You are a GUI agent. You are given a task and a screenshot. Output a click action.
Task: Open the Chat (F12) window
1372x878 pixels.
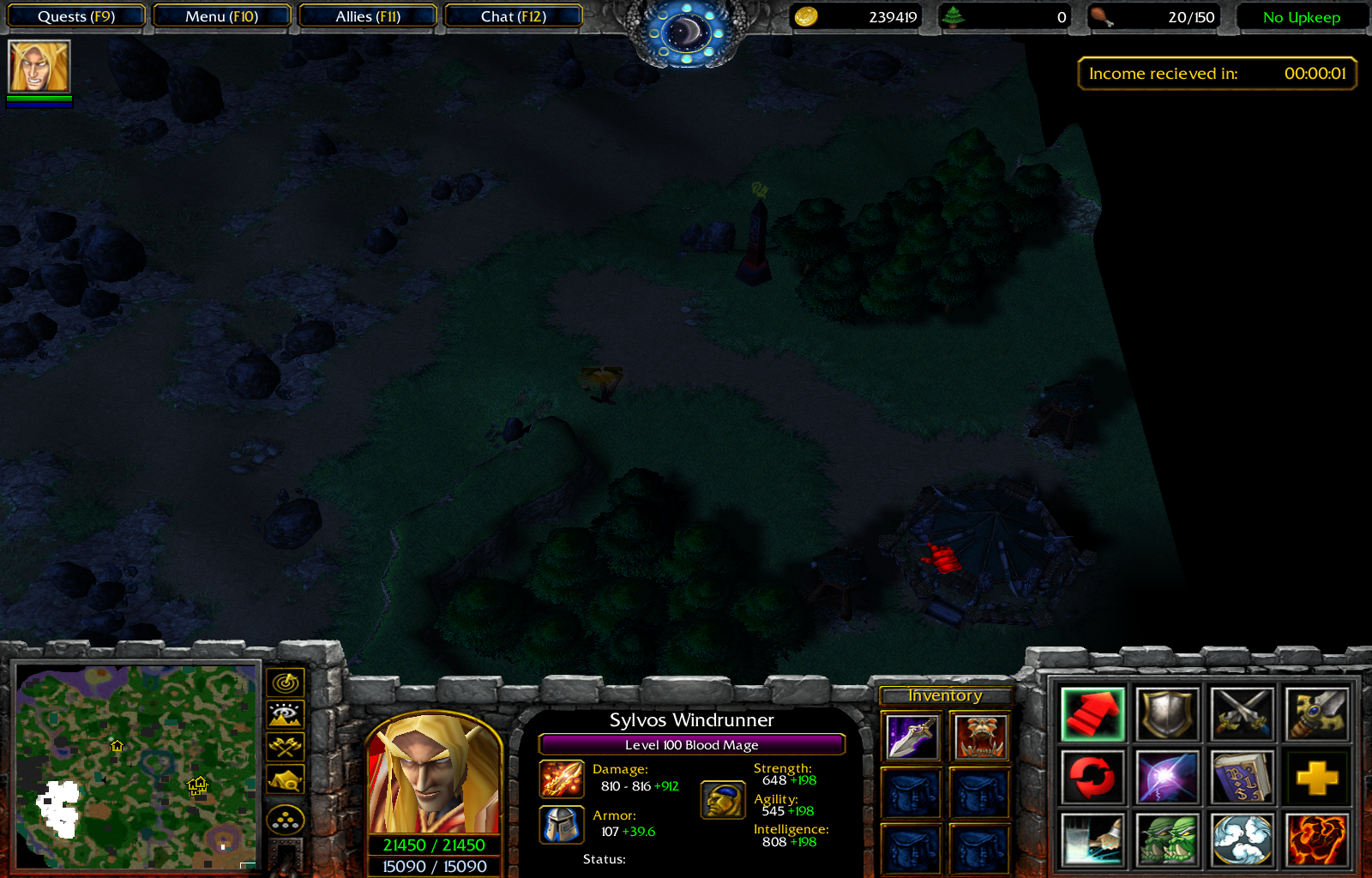(513, 16)
